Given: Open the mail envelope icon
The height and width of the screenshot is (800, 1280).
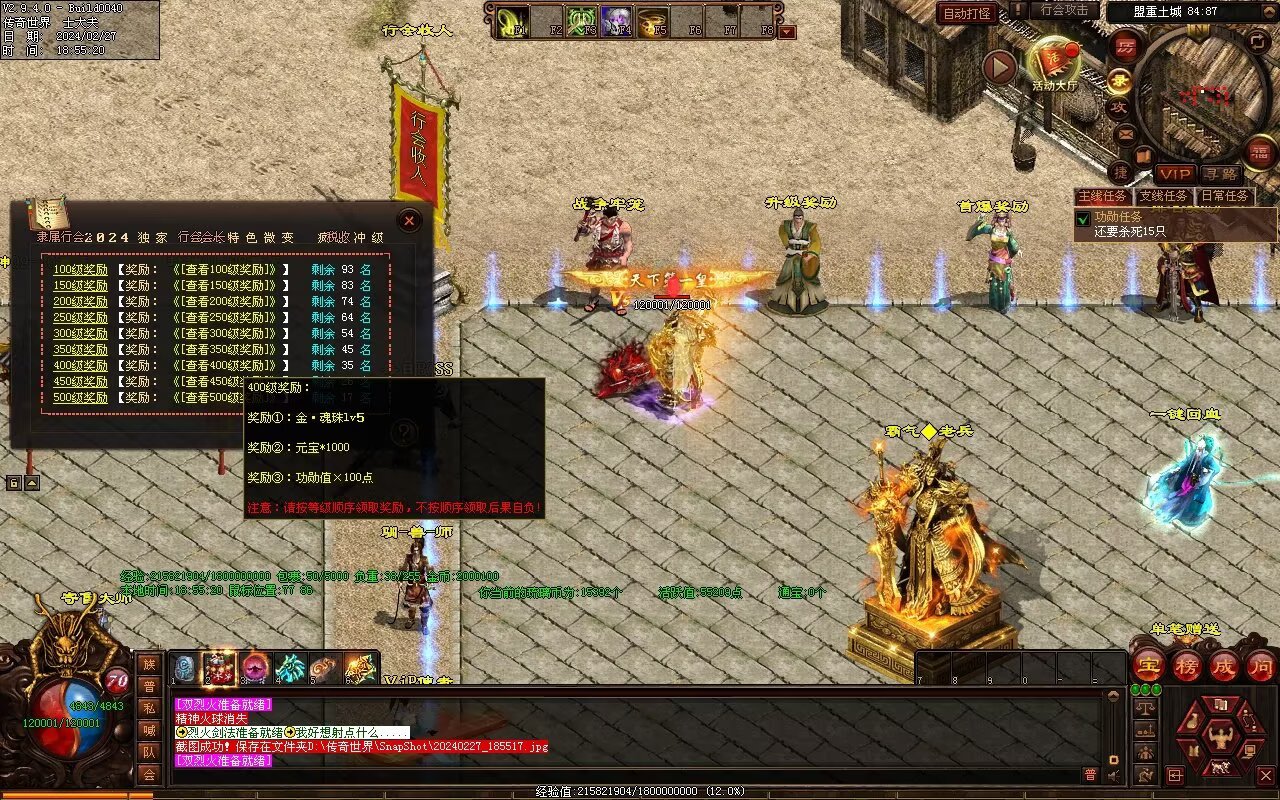Looking at the screenshot, I should 1126,134.
